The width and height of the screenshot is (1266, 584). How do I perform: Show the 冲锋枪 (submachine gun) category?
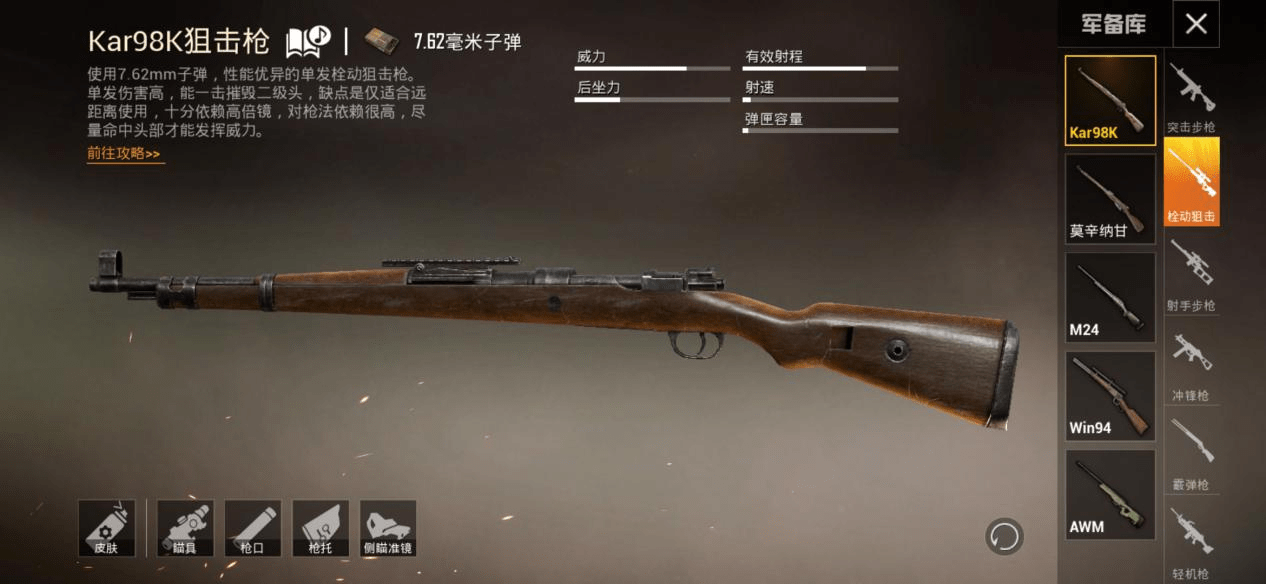pos(1192,362)
